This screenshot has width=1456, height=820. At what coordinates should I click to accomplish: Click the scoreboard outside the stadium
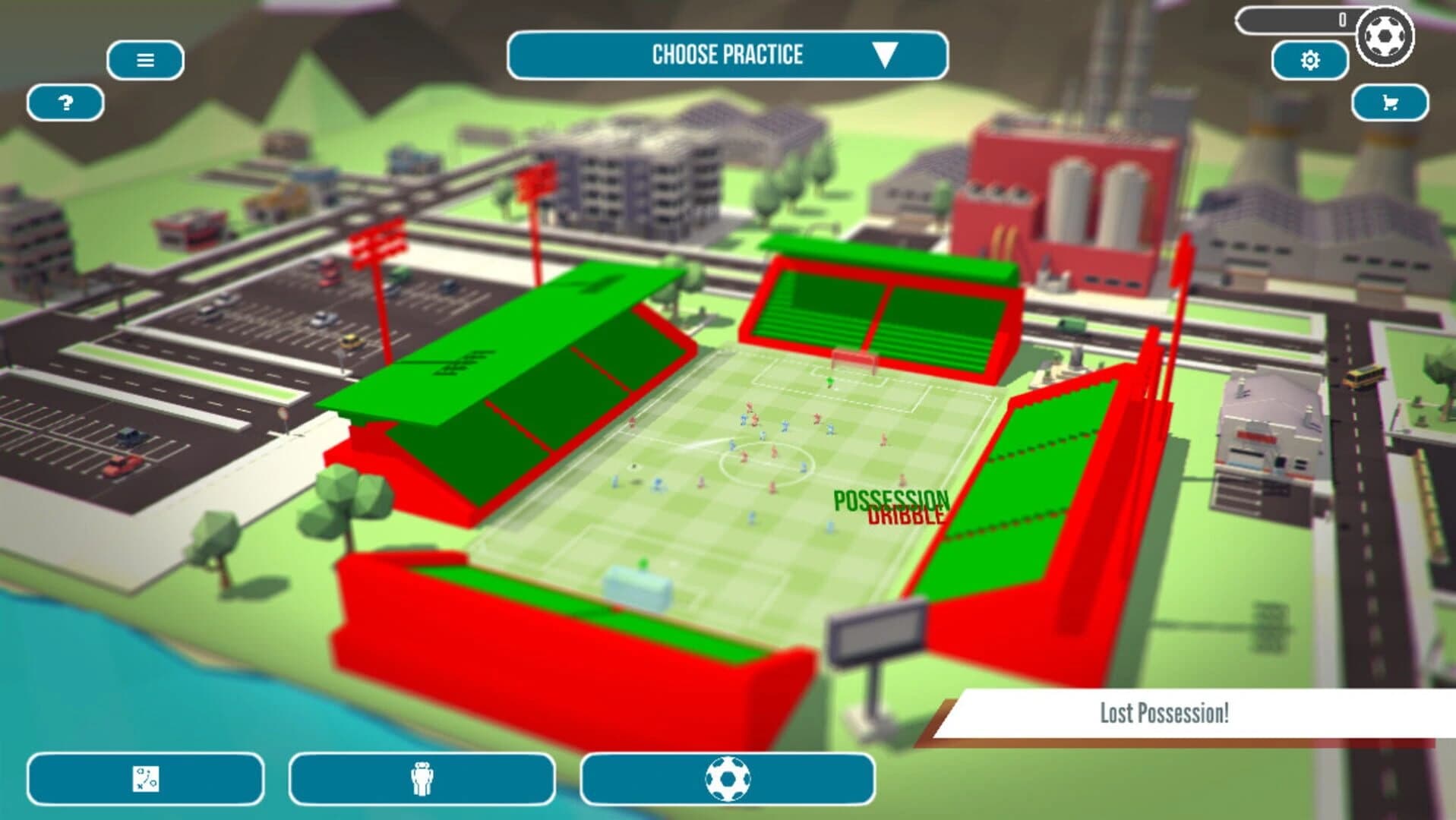(x=875, y=632)
